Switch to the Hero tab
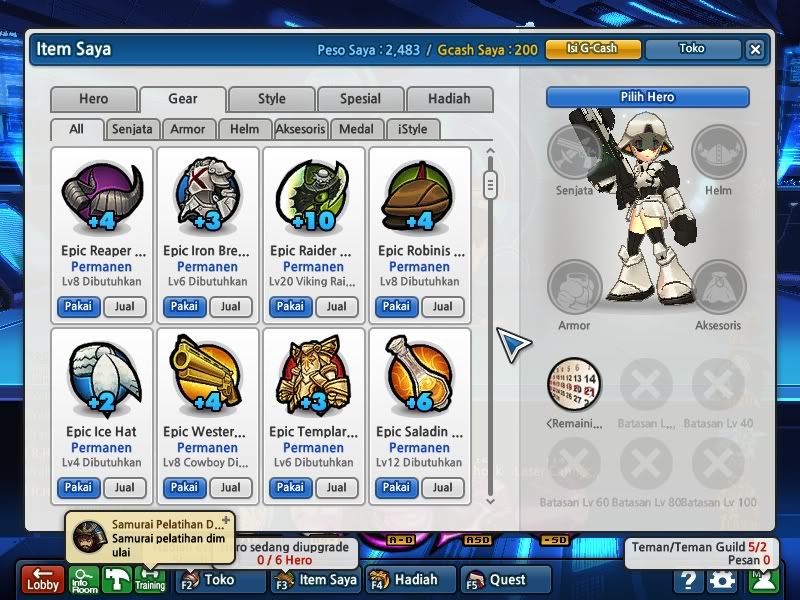Viewport: 800px width, 600px height. pos(93,99)
